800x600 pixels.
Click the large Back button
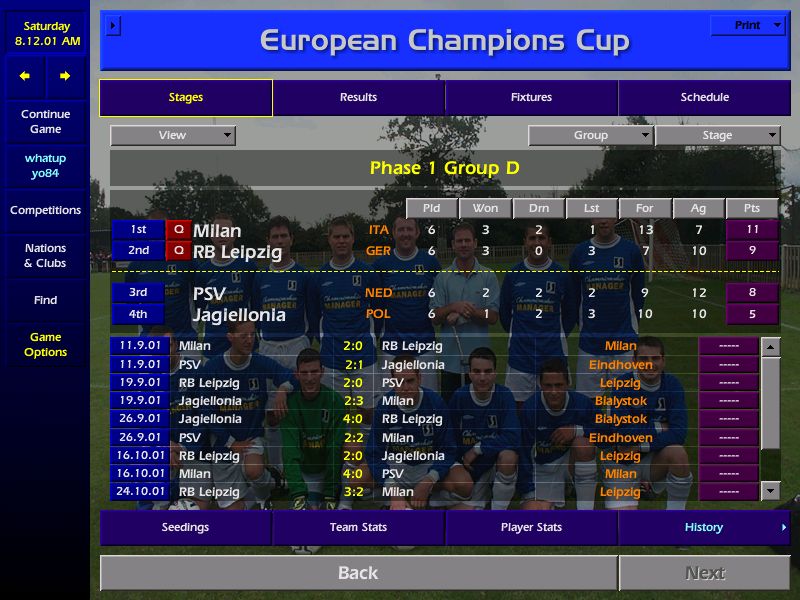pyautogui.click(x=358, y=573)
